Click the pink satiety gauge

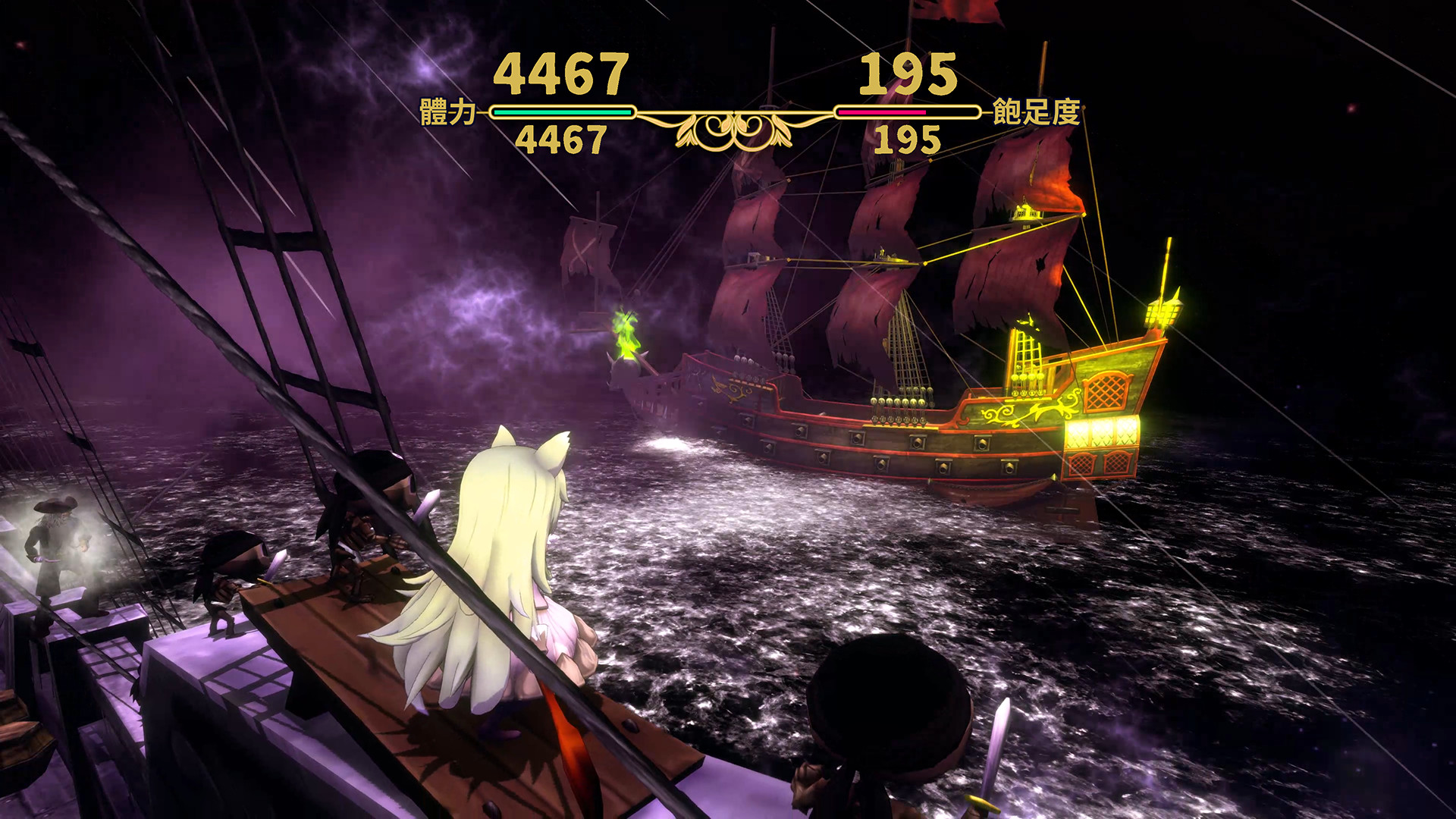click(x=882, y=111)
